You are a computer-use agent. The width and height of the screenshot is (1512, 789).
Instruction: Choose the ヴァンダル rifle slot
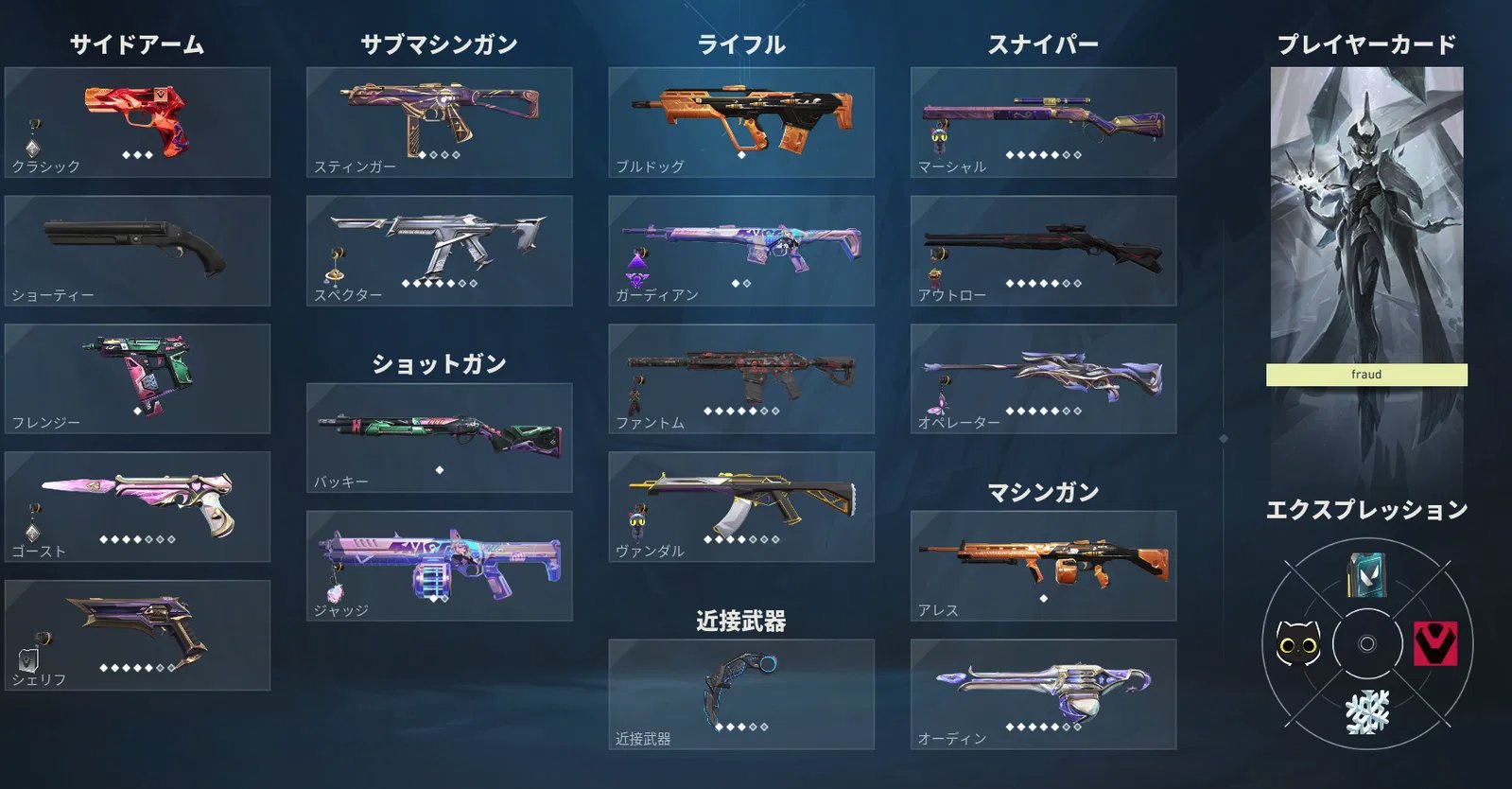tap(741, 506)
